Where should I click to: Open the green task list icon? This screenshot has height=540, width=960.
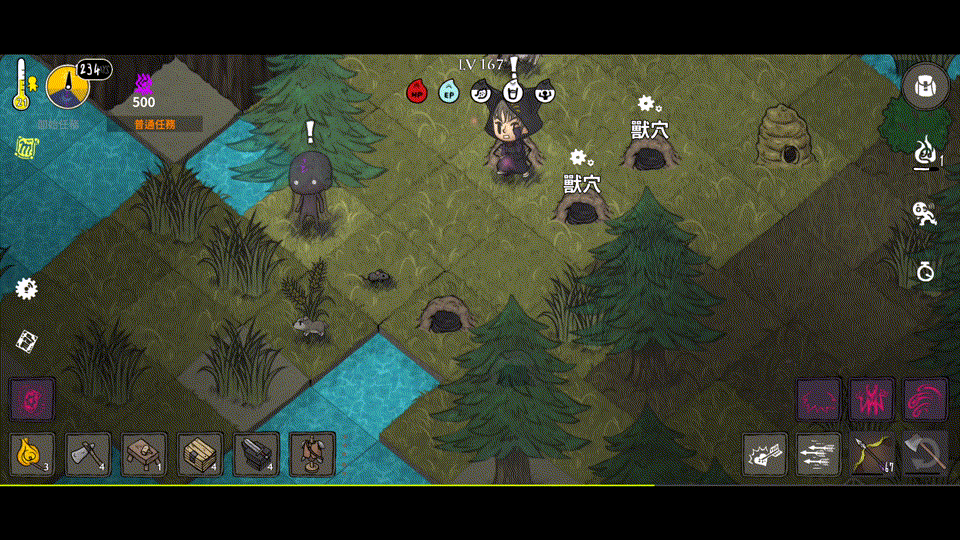point(26,148)
